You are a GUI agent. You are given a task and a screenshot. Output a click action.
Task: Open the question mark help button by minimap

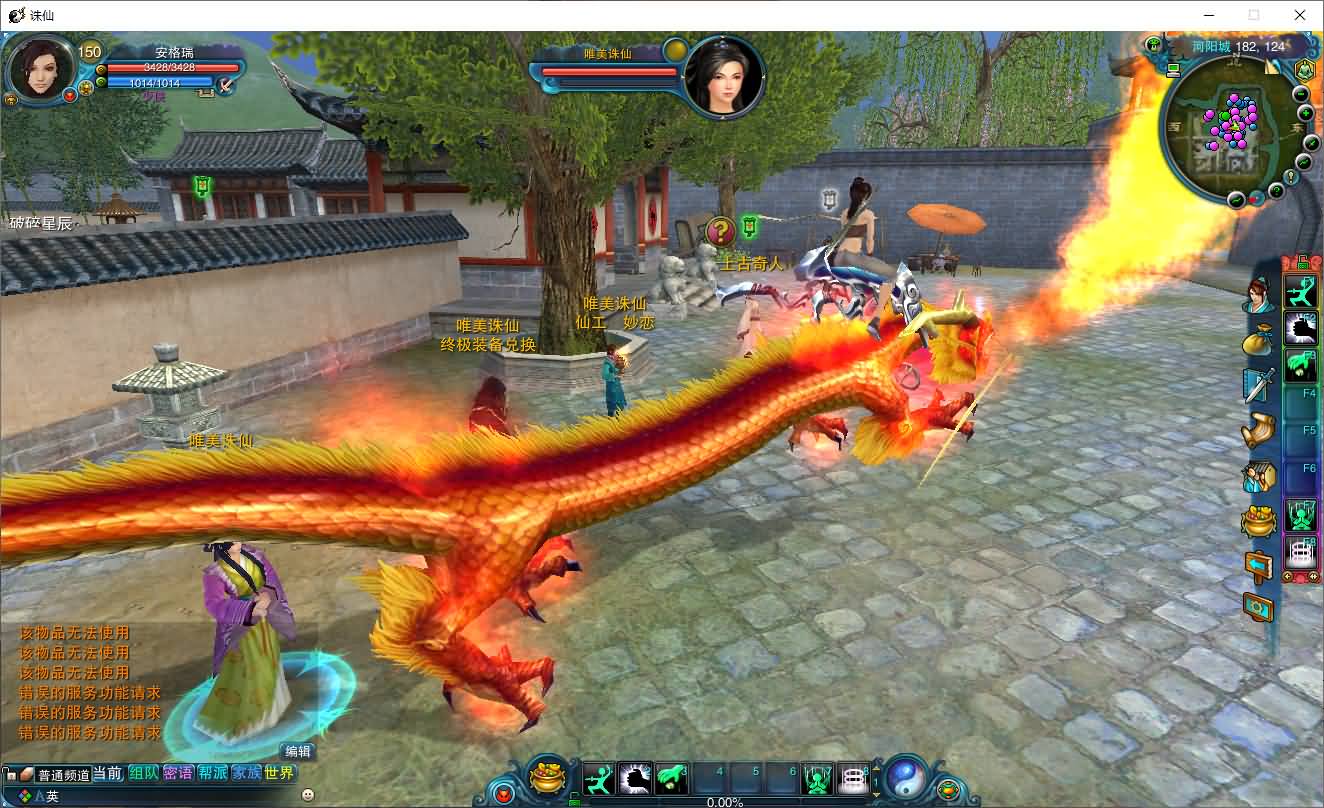coord(1277,190)
